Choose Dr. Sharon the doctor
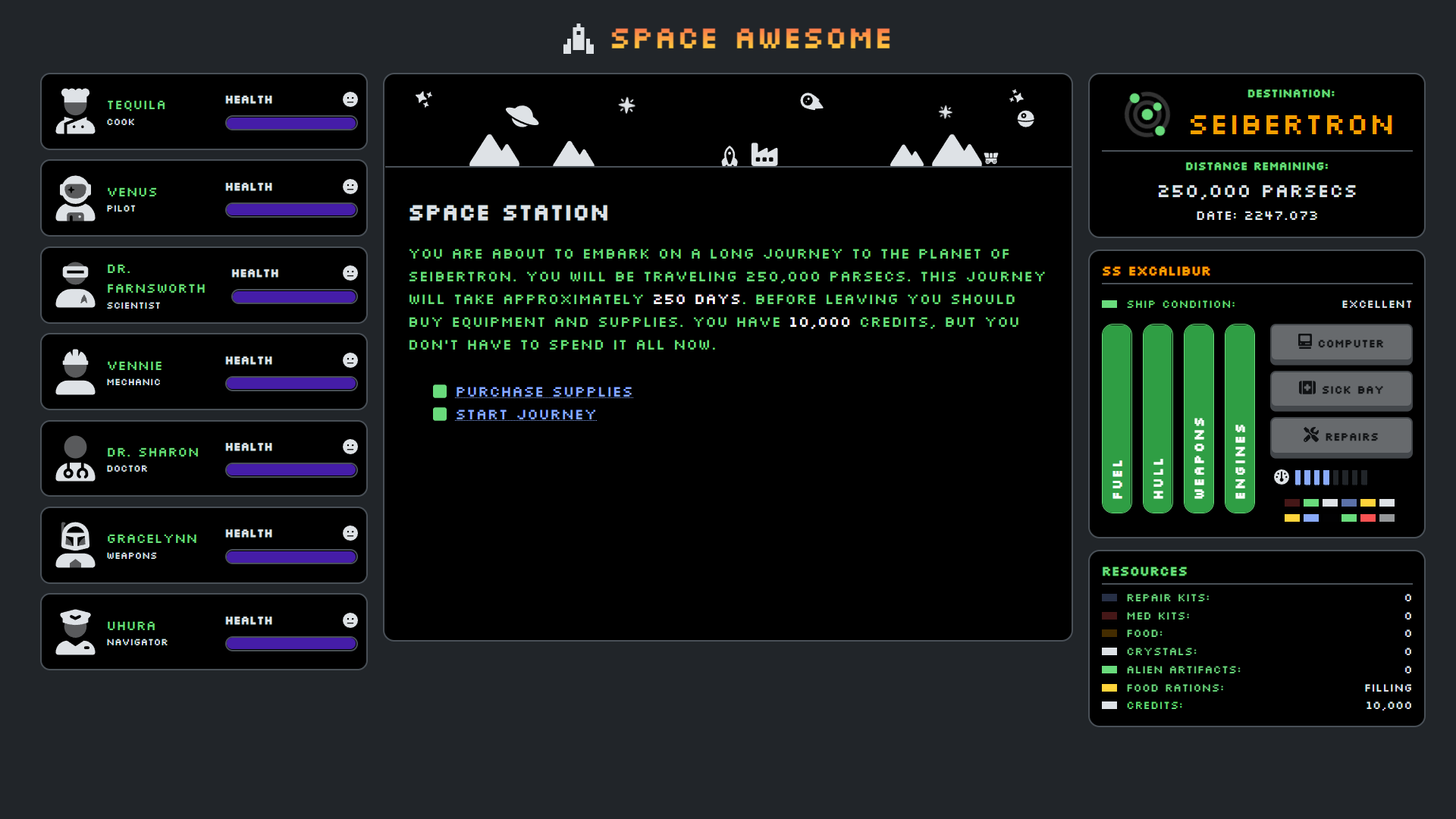Image resolution: width=1456 pixels, height=819 pixels. (203, 459)
